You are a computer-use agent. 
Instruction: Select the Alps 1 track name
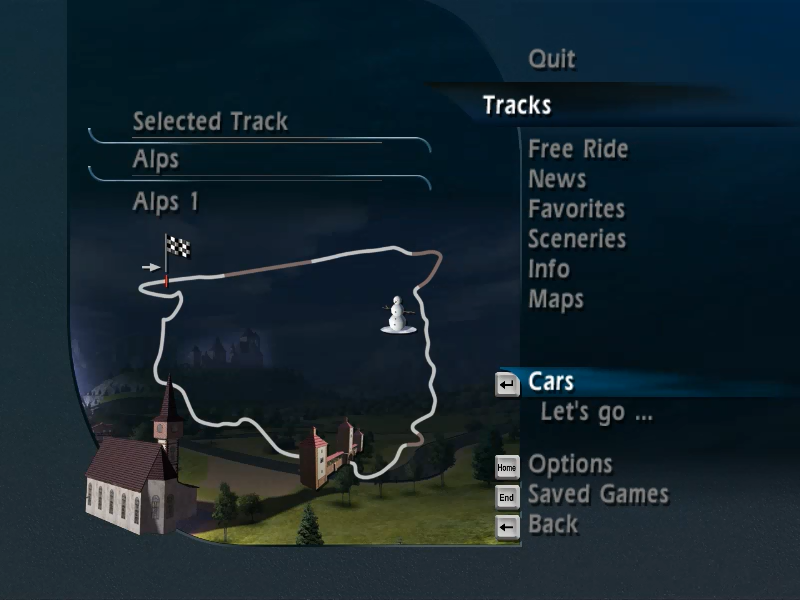(166, 202)
